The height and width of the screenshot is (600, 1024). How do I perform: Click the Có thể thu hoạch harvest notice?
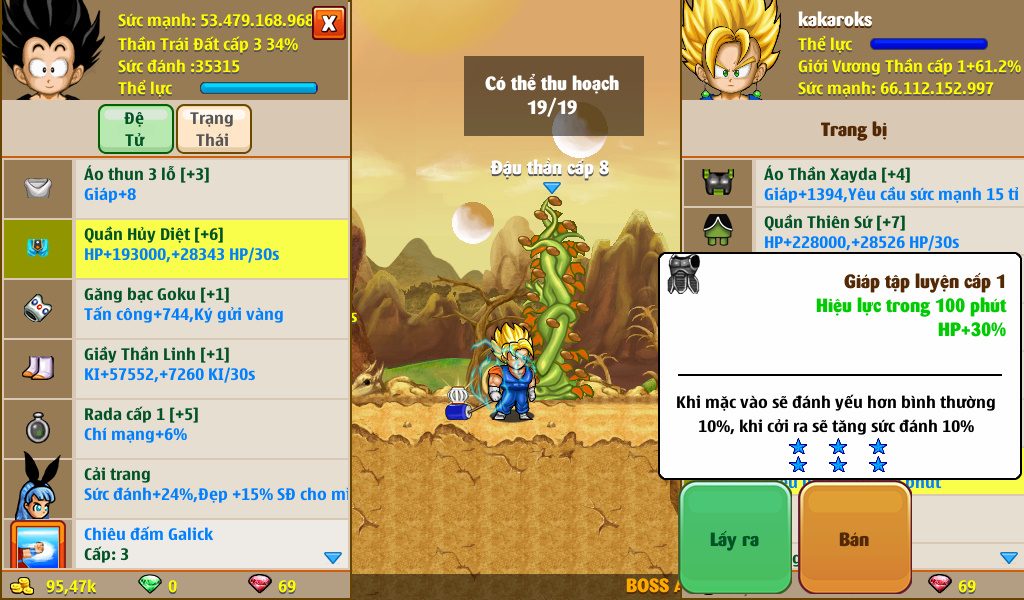552,95
